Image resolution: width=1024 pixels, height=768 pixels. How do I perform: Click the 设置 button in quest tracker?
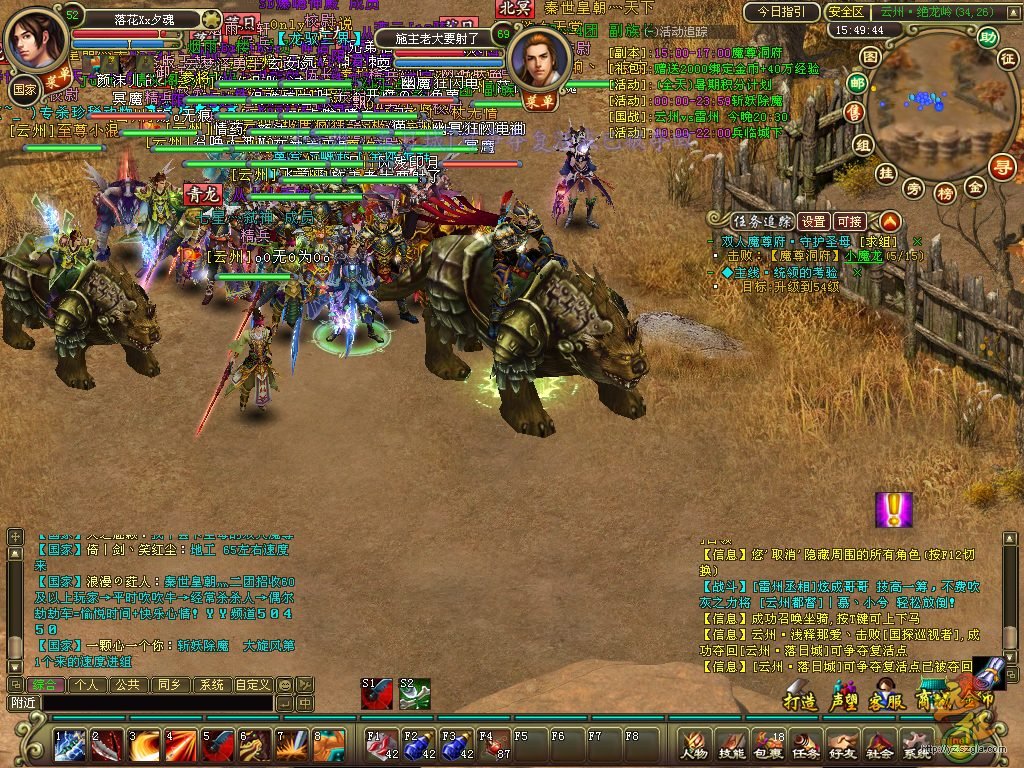click(814, 221)
